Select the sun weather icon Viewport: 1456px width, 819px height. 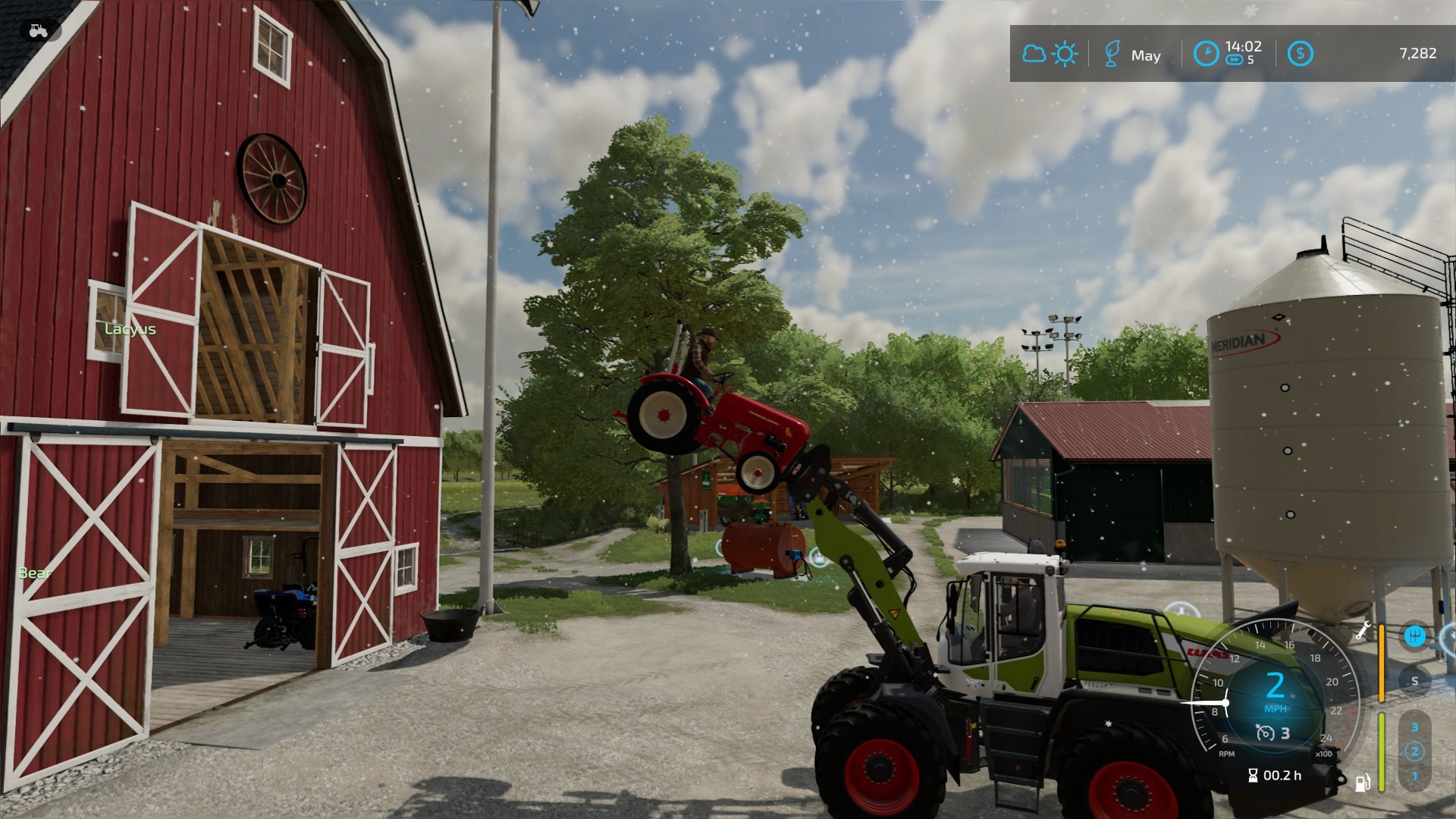tap(1065, 53)
